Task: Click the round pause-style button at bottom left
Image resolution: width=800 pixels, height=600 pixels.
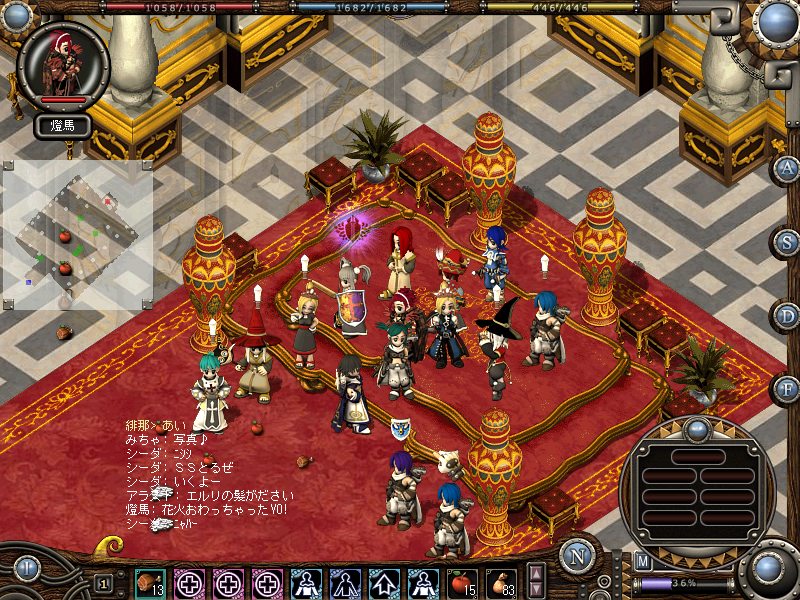Action: click(27, 569)
